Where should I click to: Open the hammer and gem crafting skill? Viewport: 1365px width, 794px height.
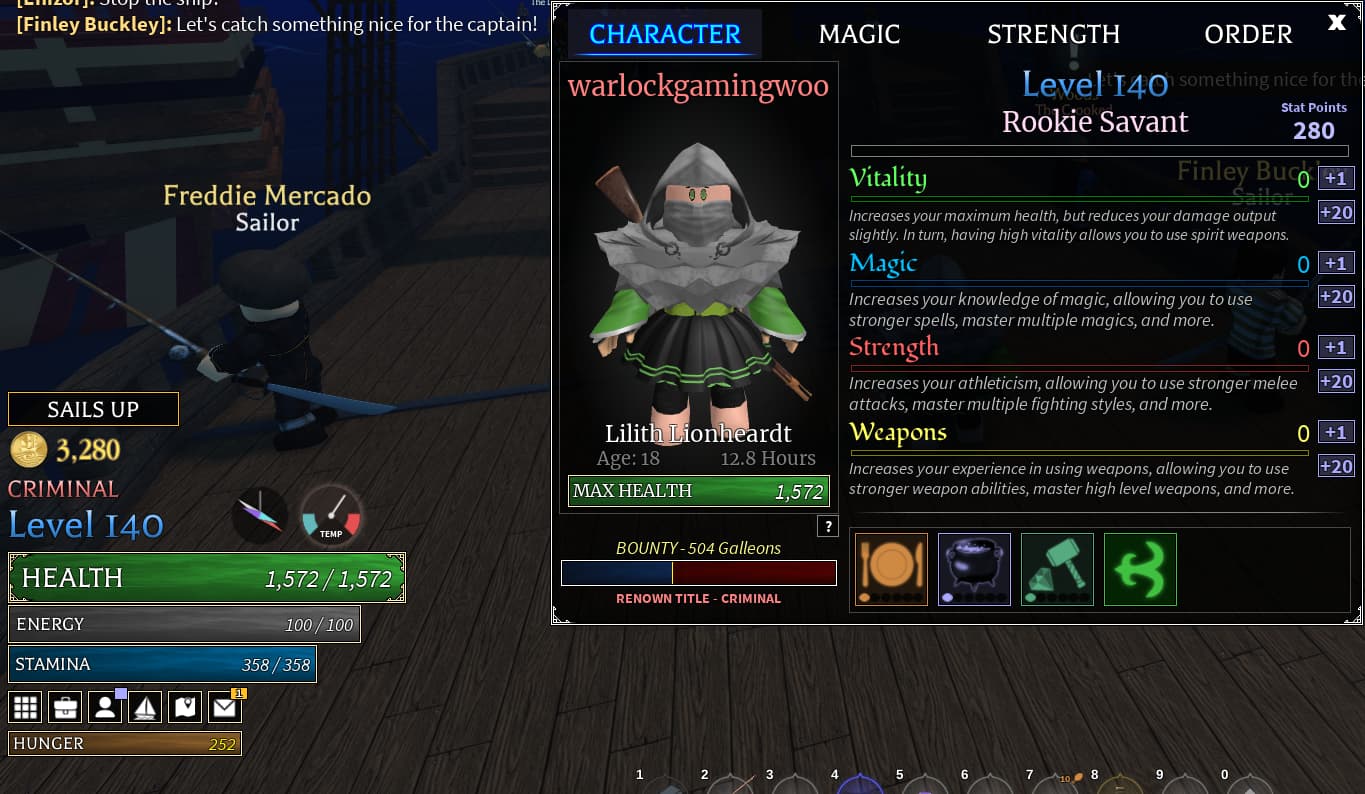coord(1057,568)
